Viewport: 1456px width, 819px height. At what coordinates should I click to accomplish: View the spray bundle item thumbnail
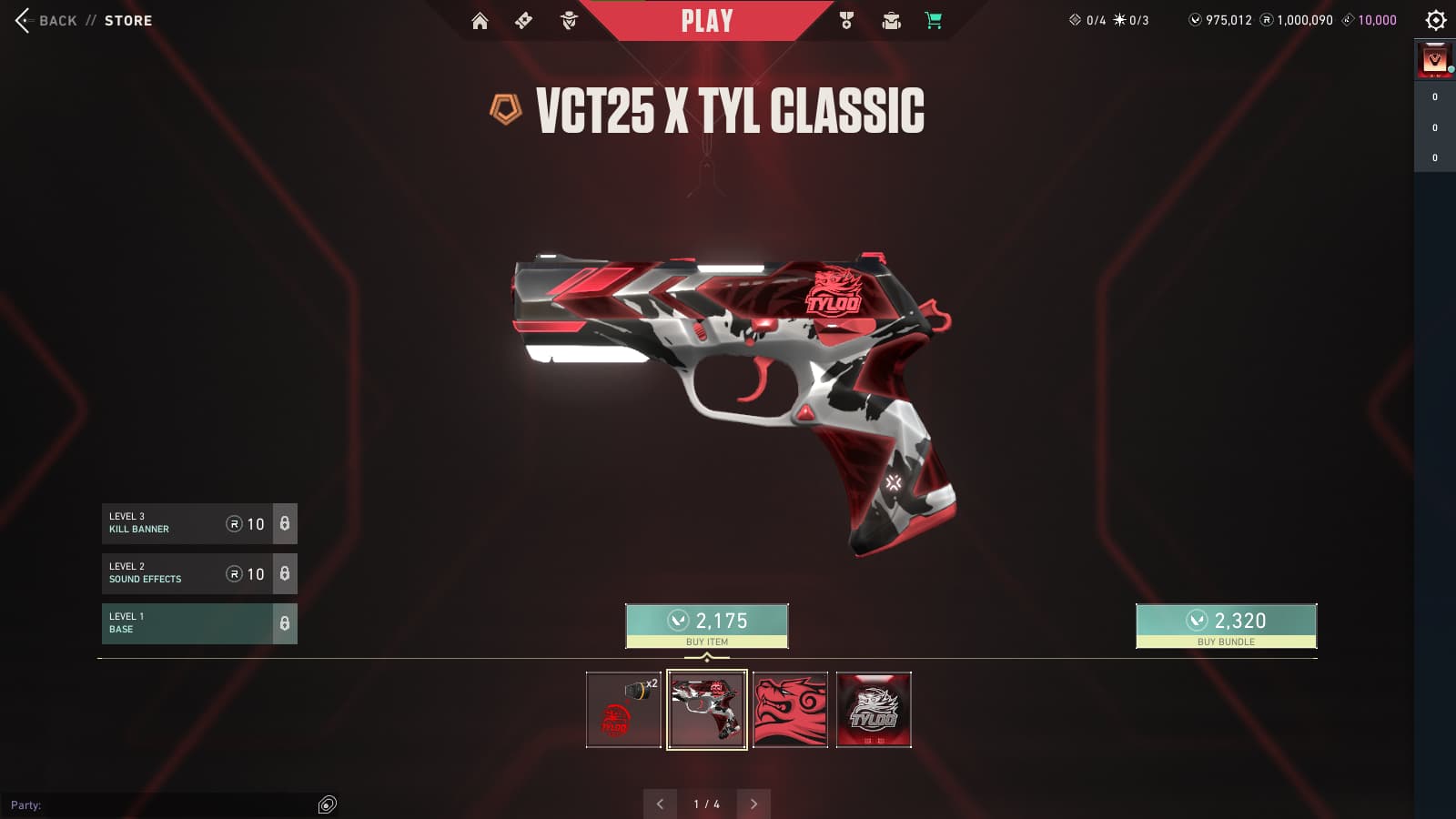[623, 710]
